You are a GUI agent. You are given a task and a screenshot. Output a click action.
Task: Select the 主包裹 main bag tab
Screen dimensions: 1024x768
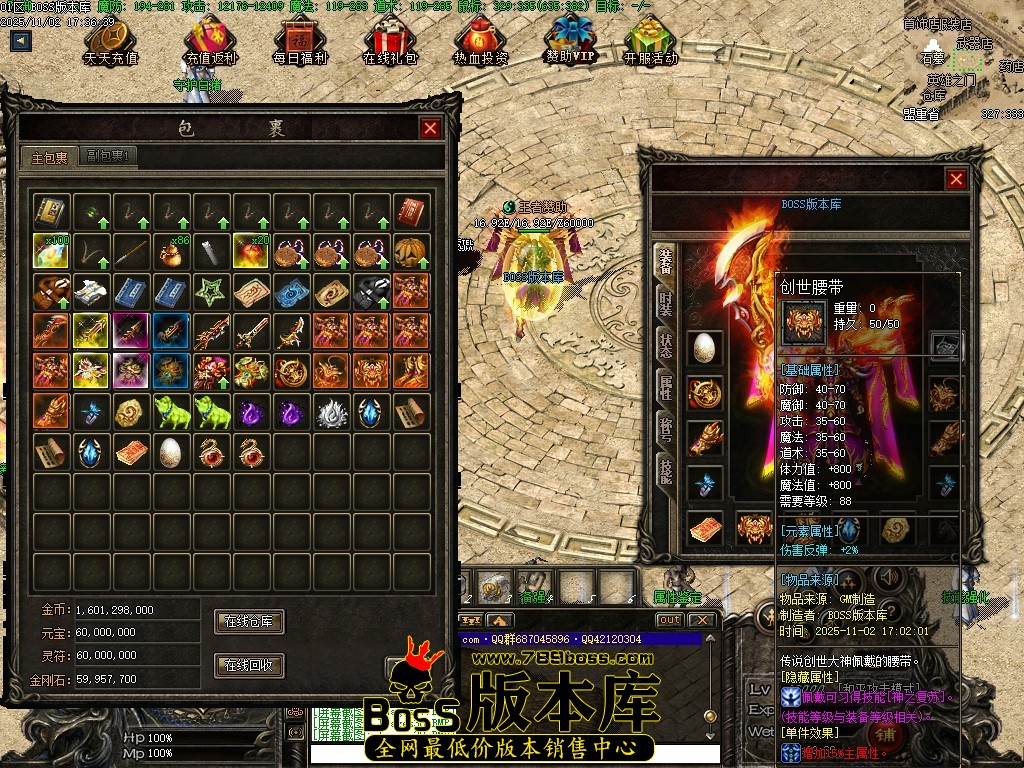coord(49,157)
